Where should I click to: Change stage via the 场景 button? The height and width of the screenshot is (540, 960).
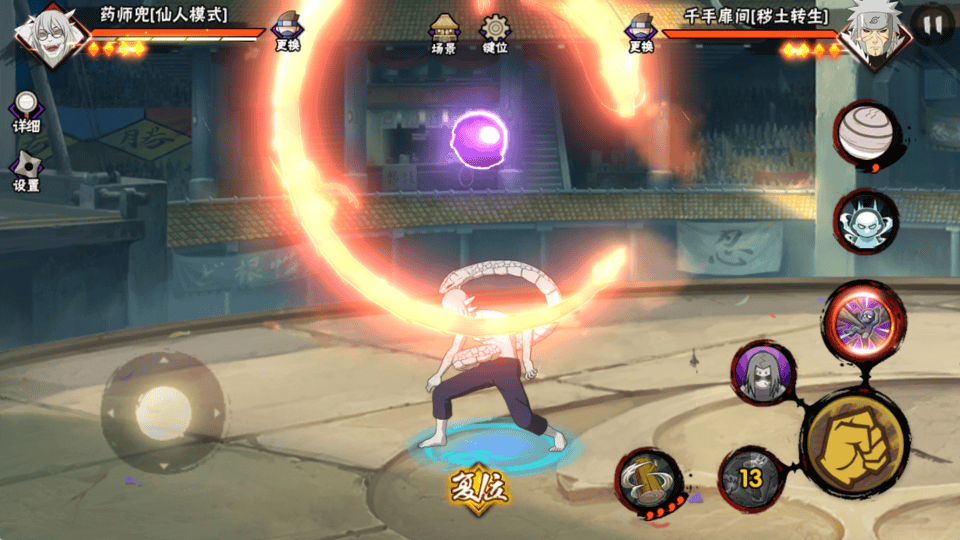point(444,34)
